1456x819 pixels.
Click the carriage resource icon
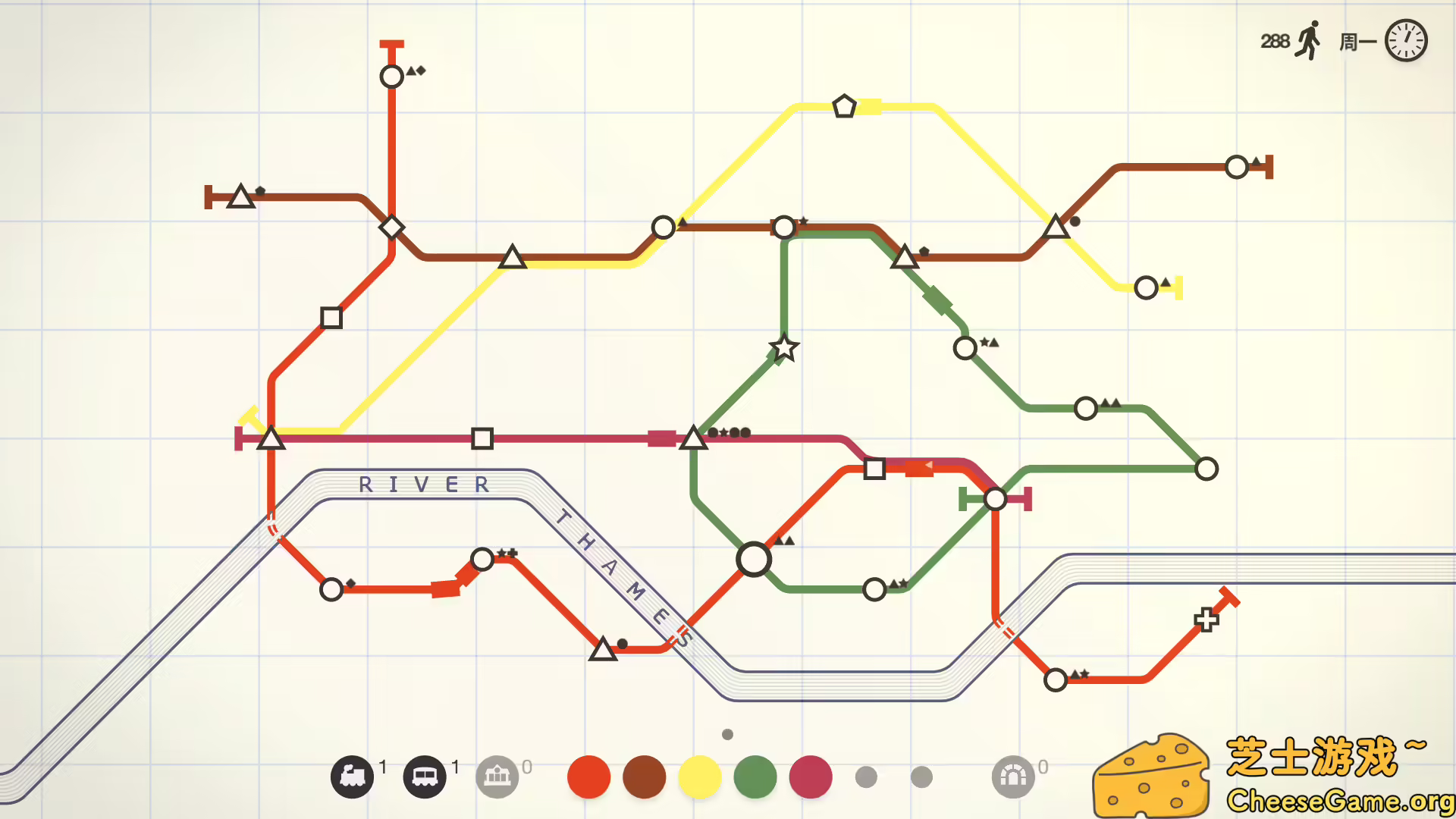pyautogui.click(x=426, y=776)
